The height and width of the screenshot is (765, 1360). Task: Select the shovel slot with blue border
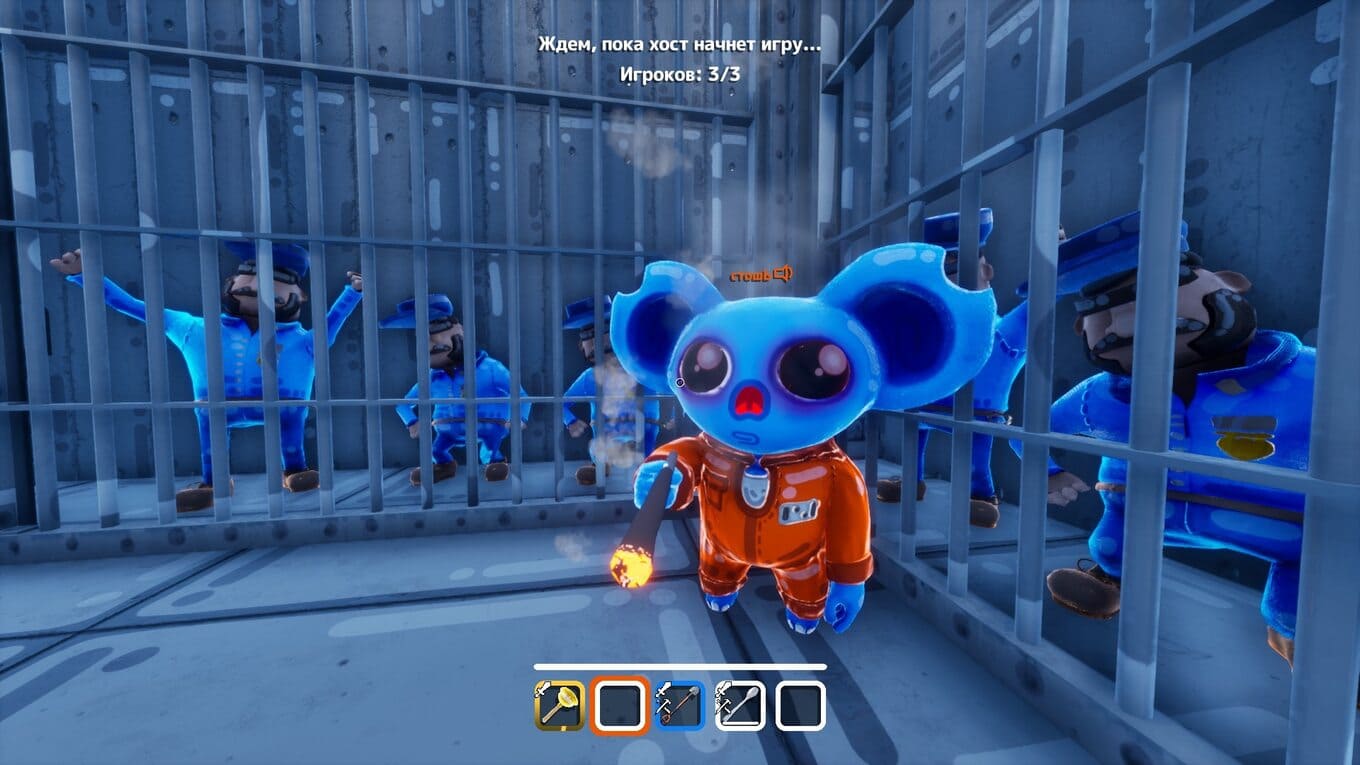680,706
